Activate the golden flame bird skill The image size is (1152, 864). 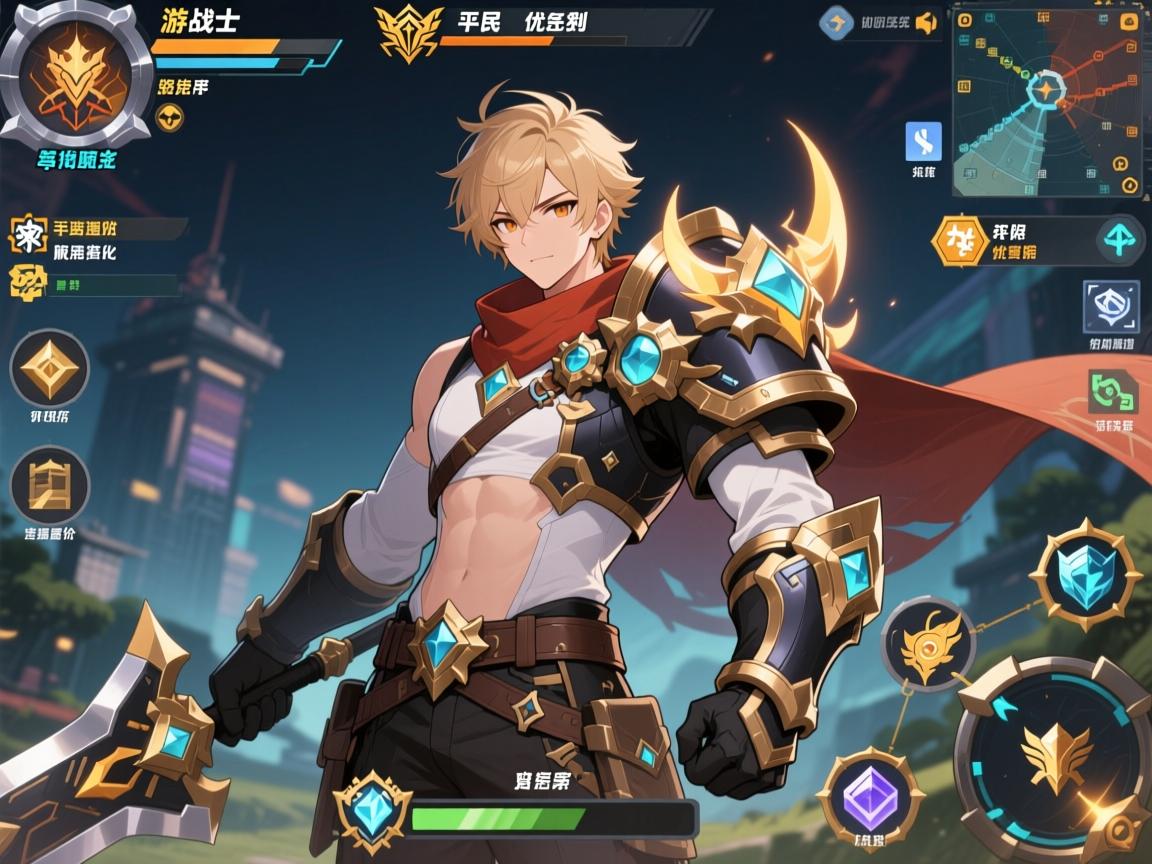pyautogui.click(x=929, y=644)
